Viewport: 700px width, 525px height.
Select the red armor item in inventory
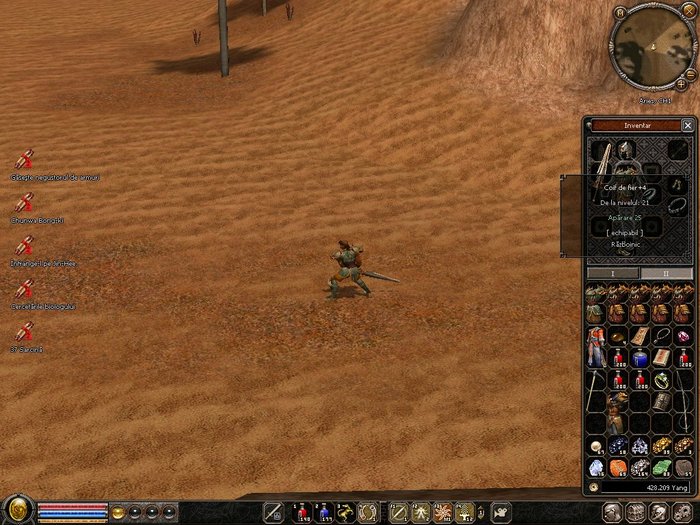tap(596, 345)
